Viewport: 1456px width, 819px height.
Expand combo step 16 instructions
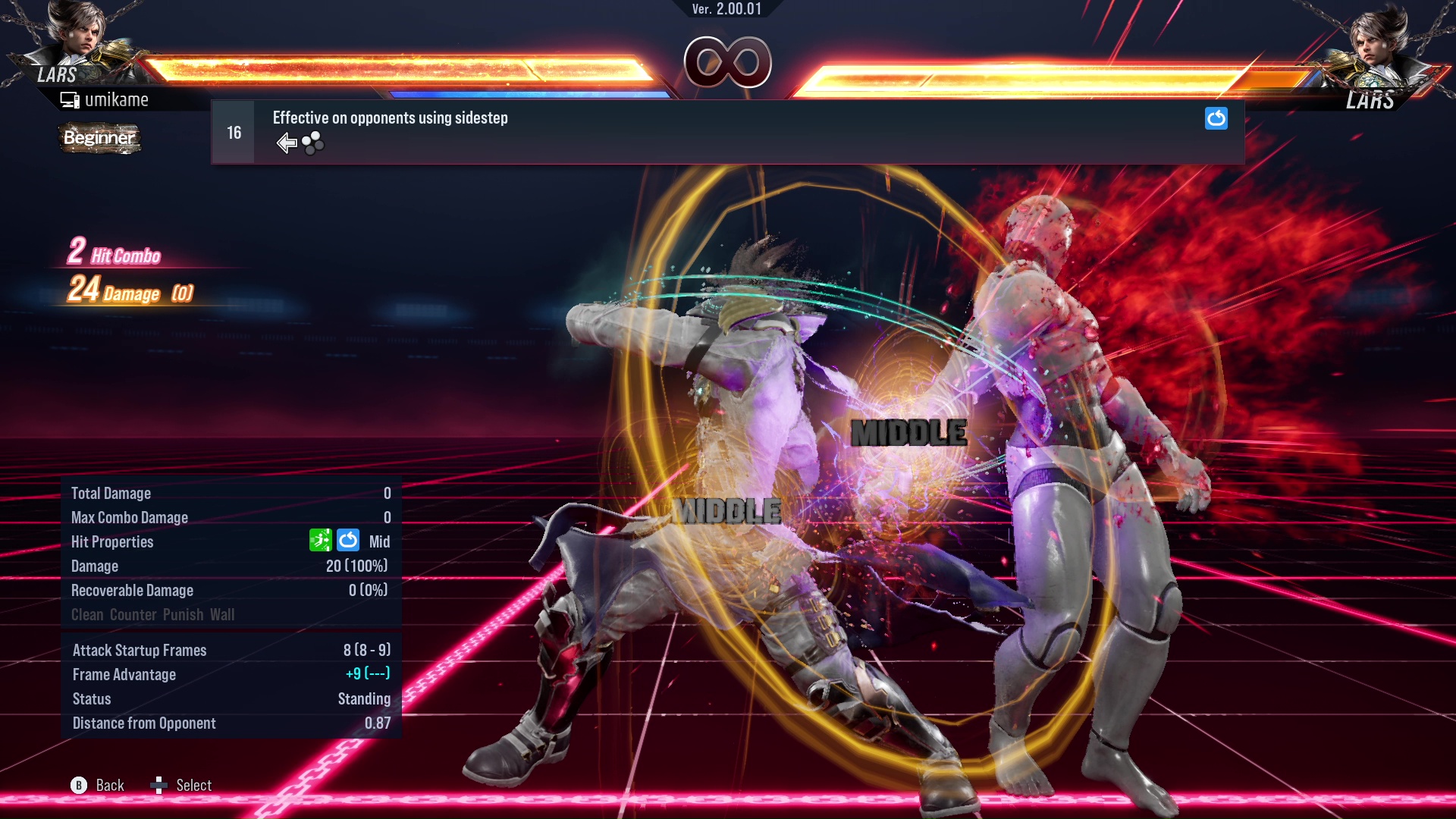232,131
